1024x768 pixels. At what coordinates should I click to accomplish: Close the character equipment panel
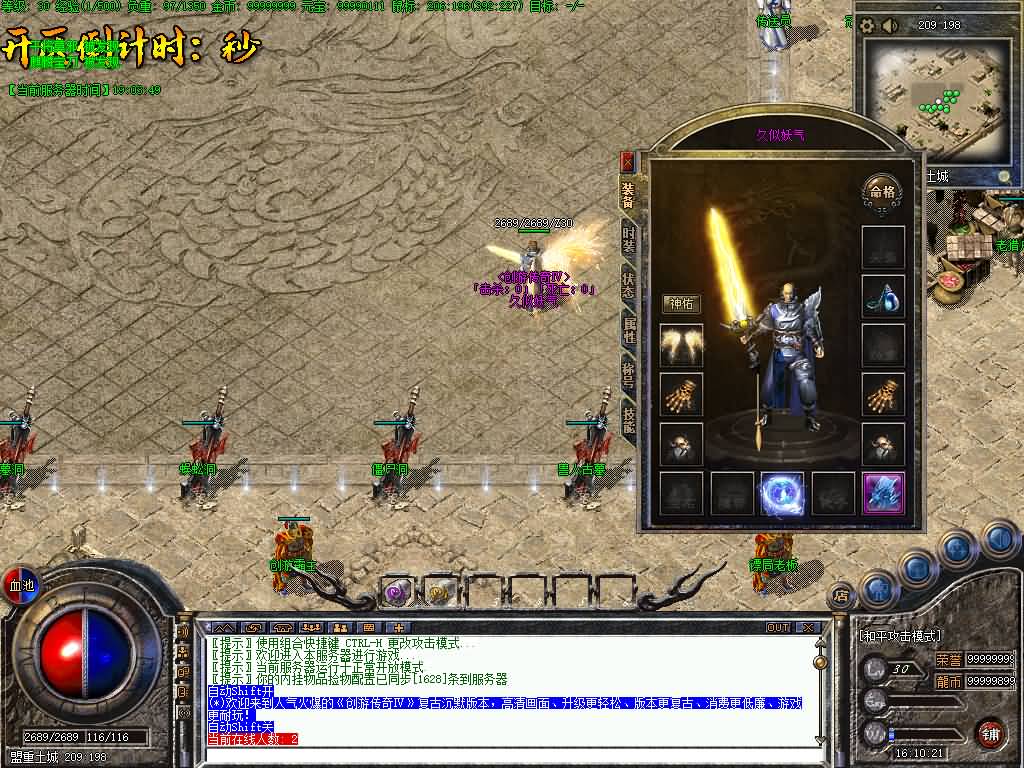tap(628, 161)
